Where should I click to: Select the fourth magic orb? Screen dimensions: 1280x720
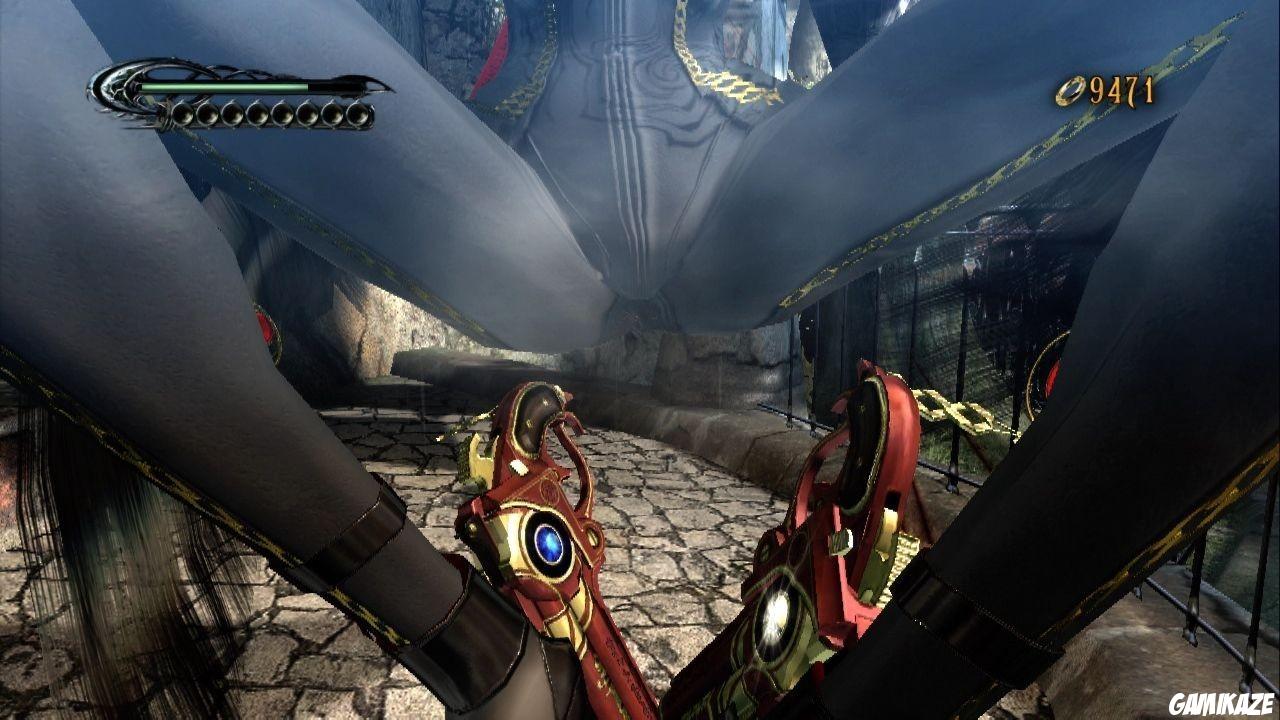point(256,113)
